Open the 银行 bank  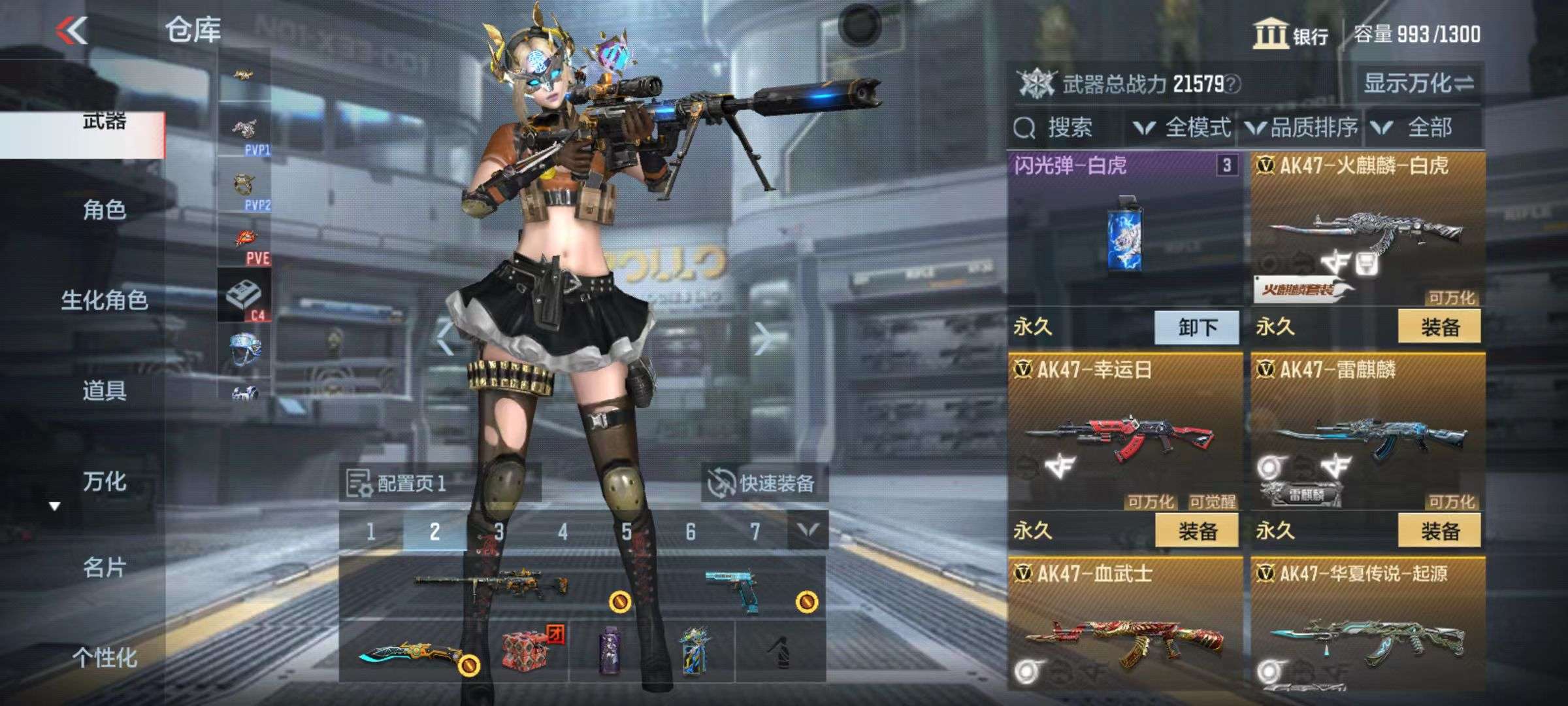(1290, 35)
